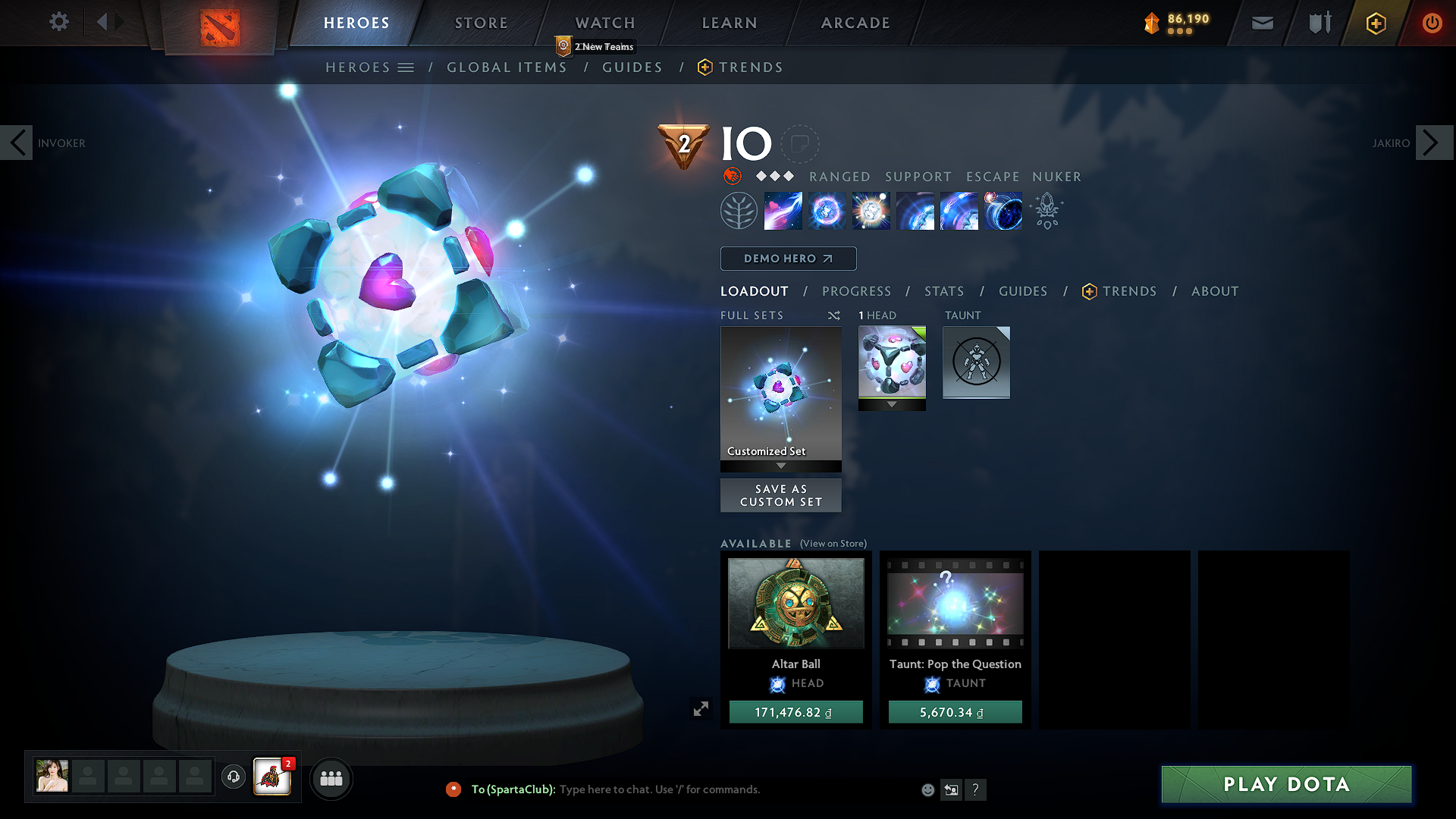
Task: Click the Altar Ball price bar
Action: (x=795, y=711)
